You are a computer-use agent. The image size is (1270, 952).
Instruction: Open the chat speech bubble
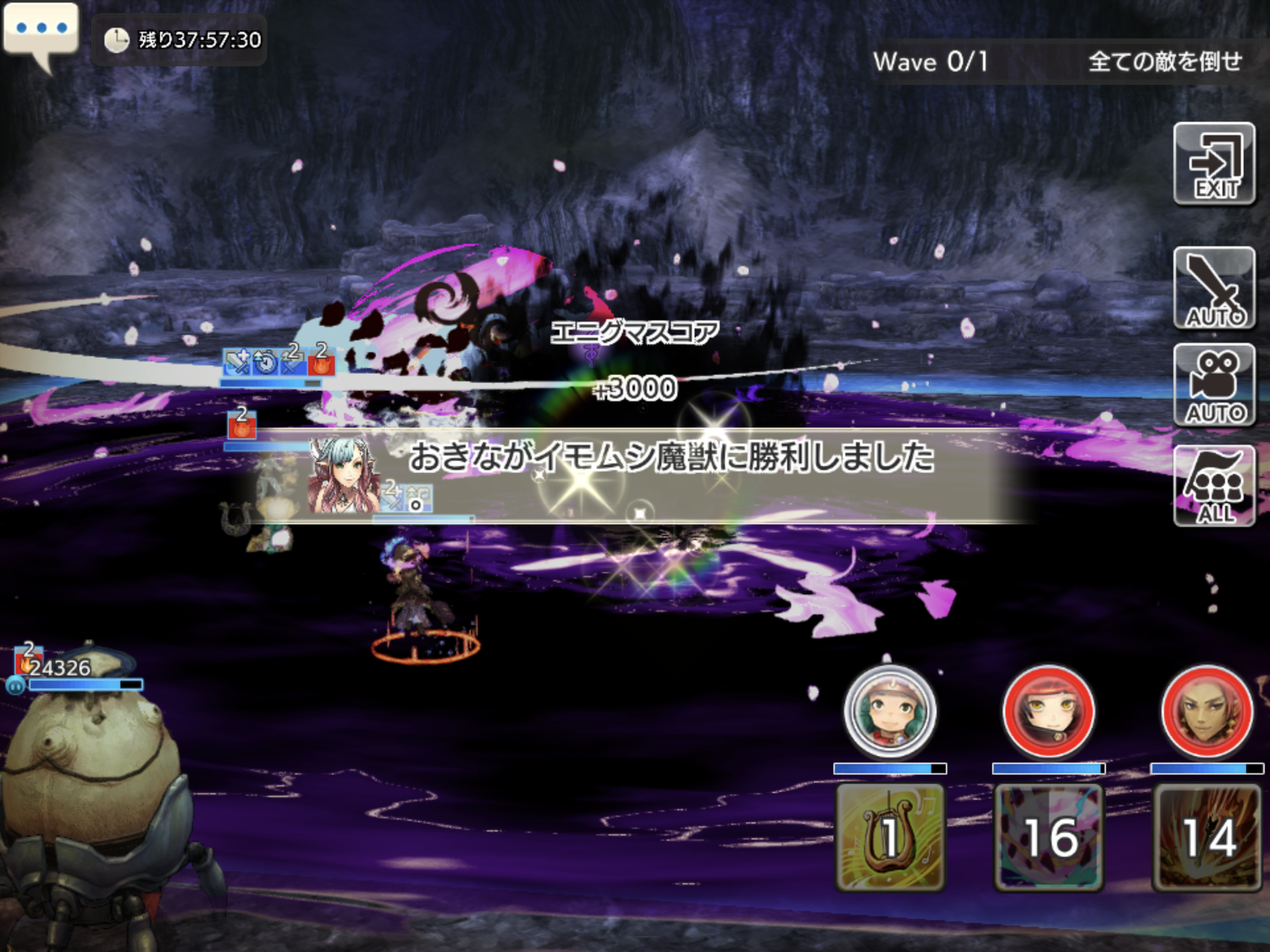pos(41,30)
